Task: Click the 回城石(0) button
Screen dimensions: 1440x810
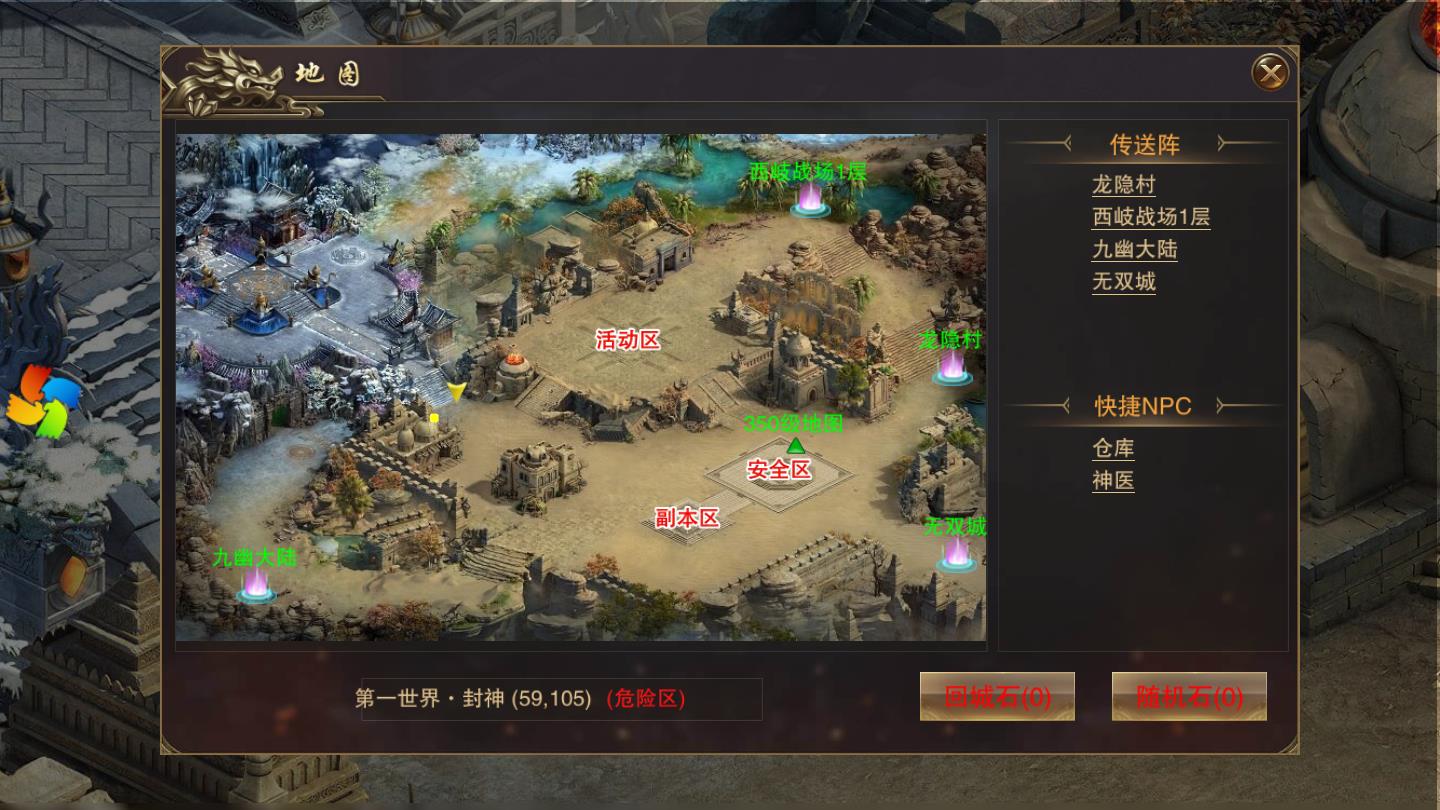Action: coord(997,696)
